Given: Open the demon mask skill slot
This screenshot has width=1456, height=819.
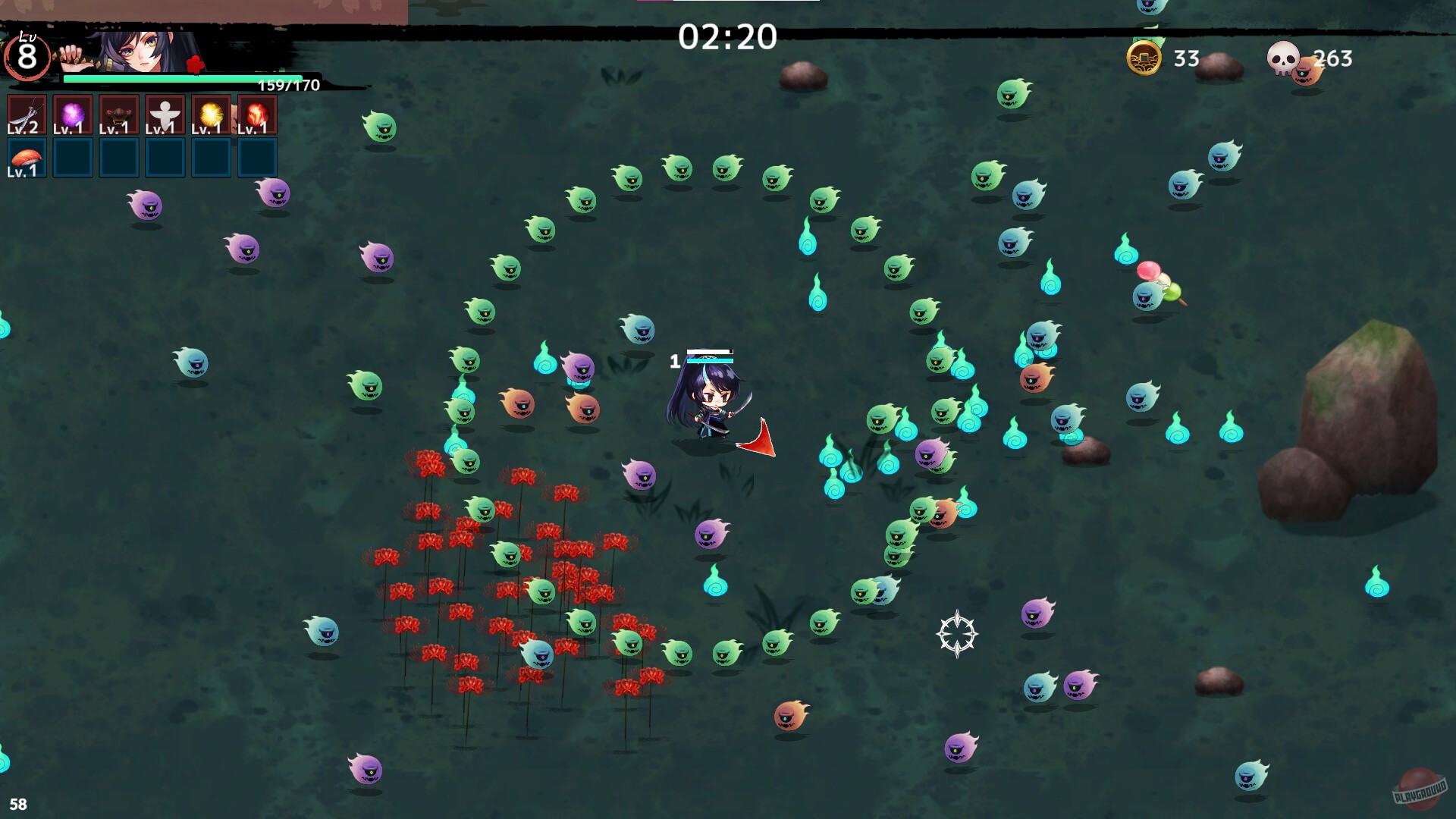Looking at the screenshot, I should (118, 114).
